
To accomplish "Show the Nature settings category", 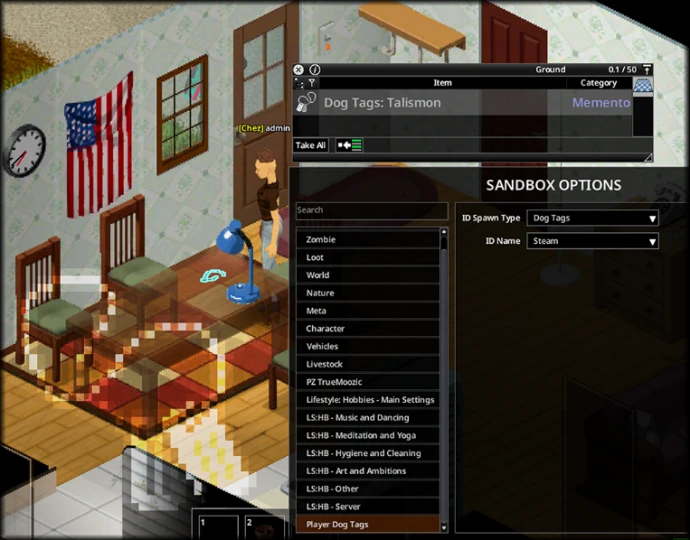I will [x=367, y=293].
